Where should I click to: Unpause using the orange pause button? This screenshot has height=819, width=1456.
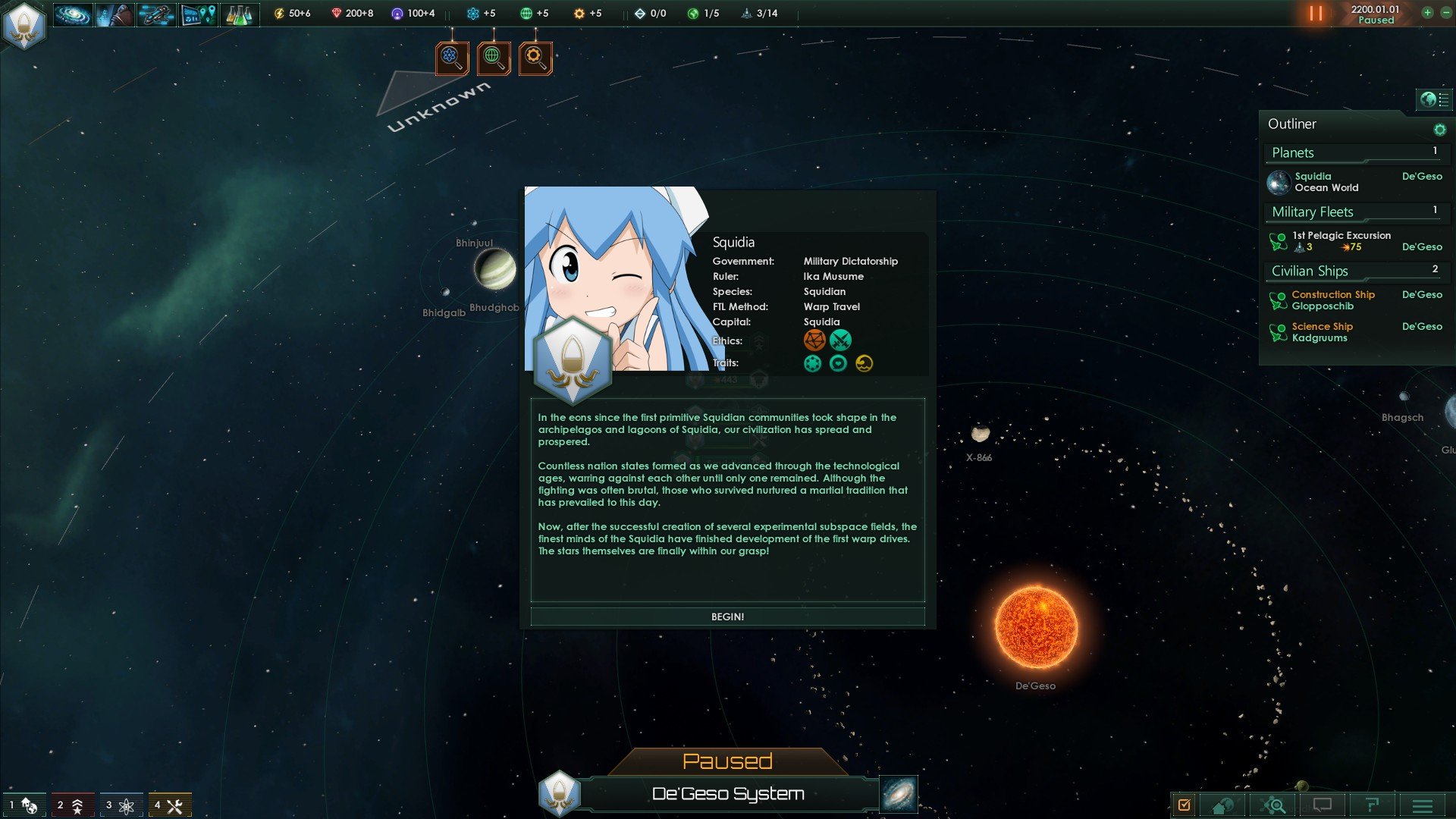1316,14
